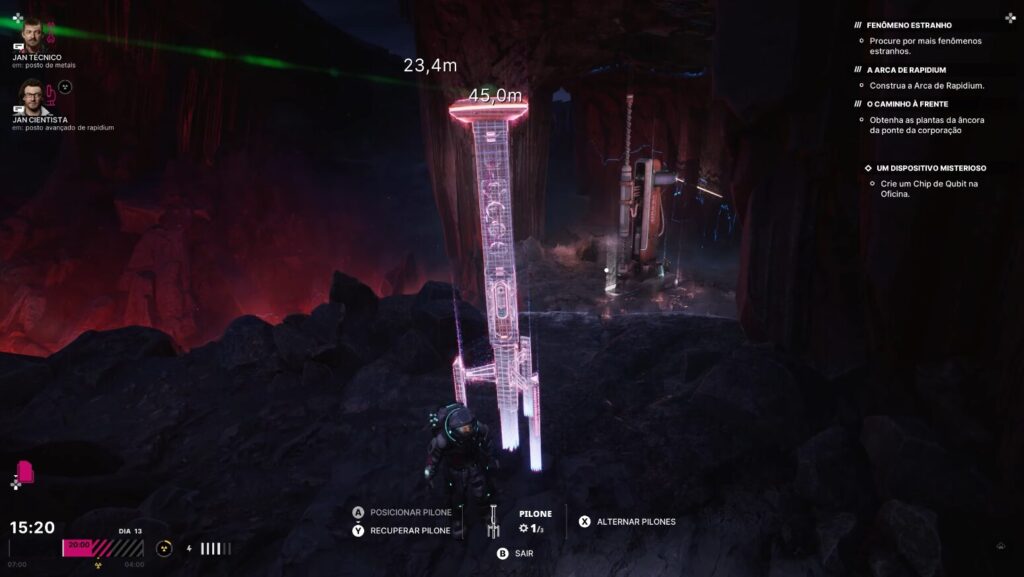Open the A Arca de Rapidium objective

click(x=914, y=70)
